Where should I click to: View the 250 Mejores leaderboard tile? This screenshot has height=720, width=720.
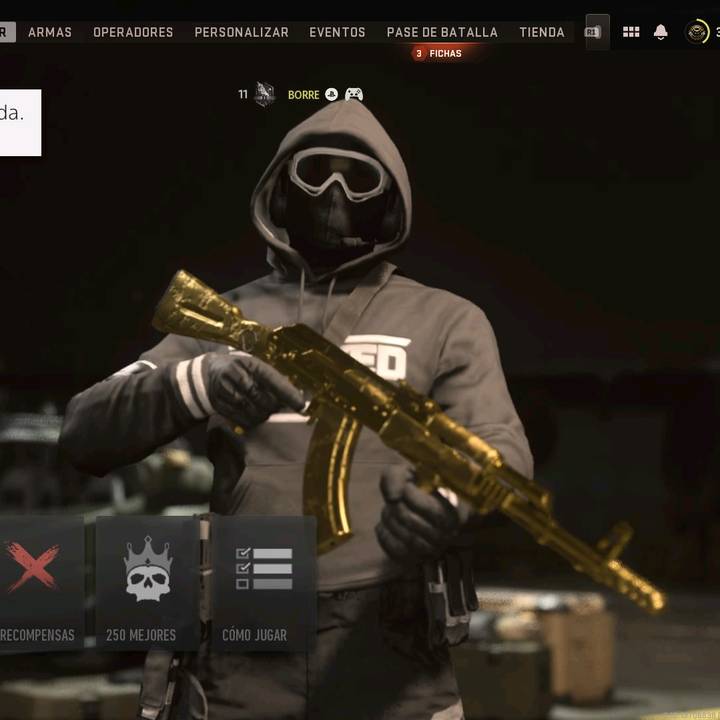(x=147, y=585)
